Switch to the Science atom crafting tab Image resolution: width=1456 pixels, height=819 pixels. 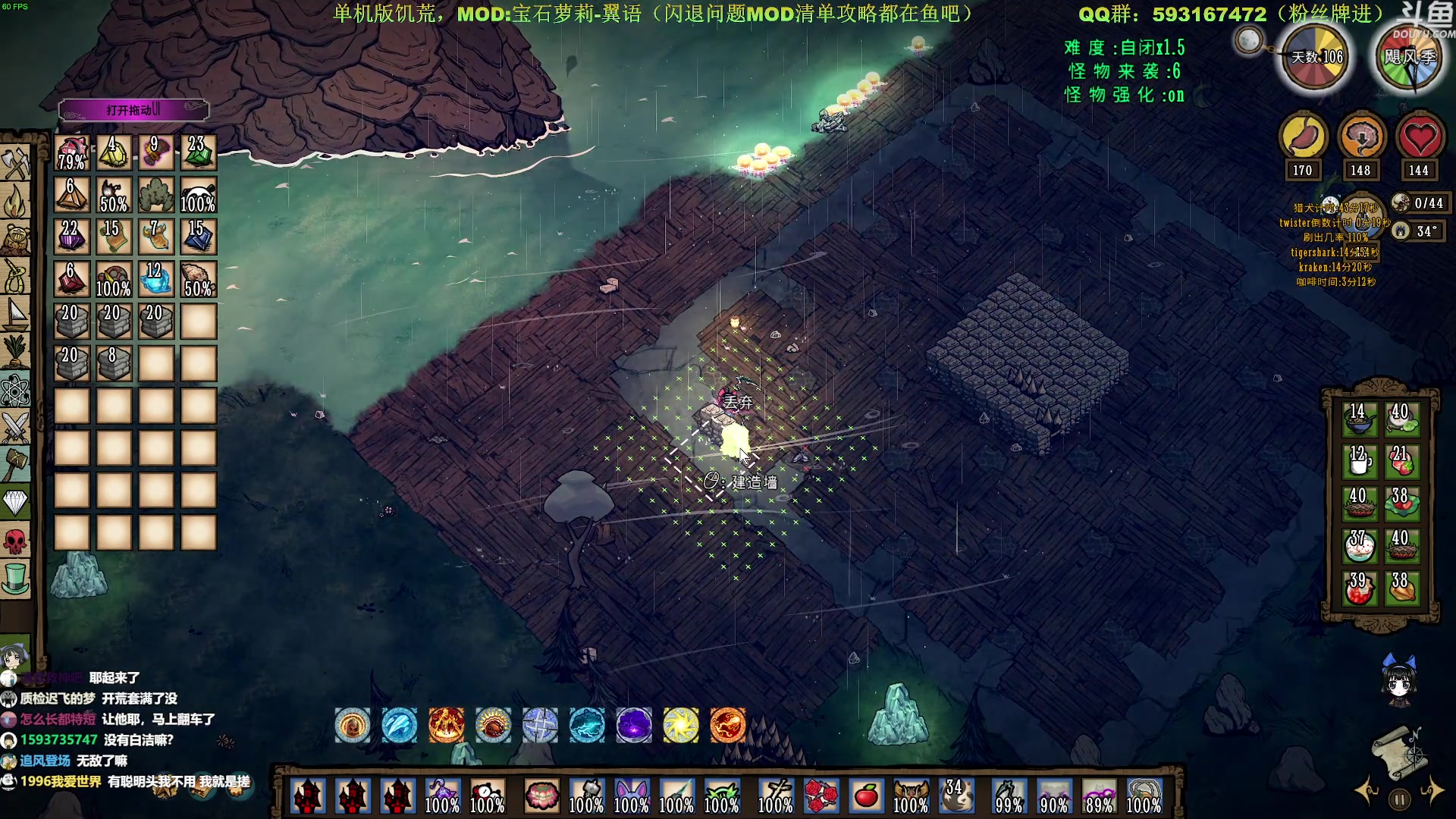[x=15, y=390]
